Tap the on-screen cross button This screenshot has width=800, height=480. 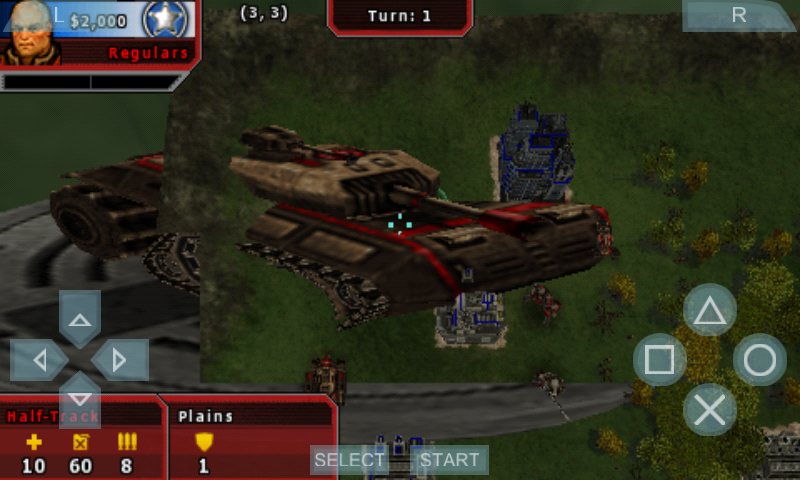click(709, 409)
